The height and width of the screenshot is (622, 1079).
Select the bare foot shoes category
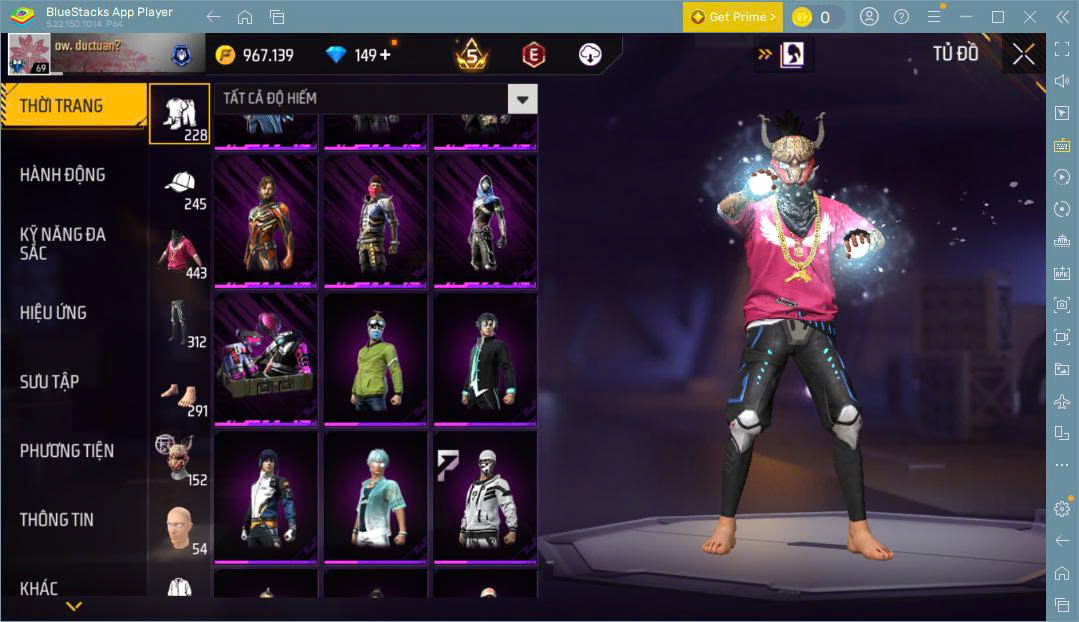click(180, 392)
